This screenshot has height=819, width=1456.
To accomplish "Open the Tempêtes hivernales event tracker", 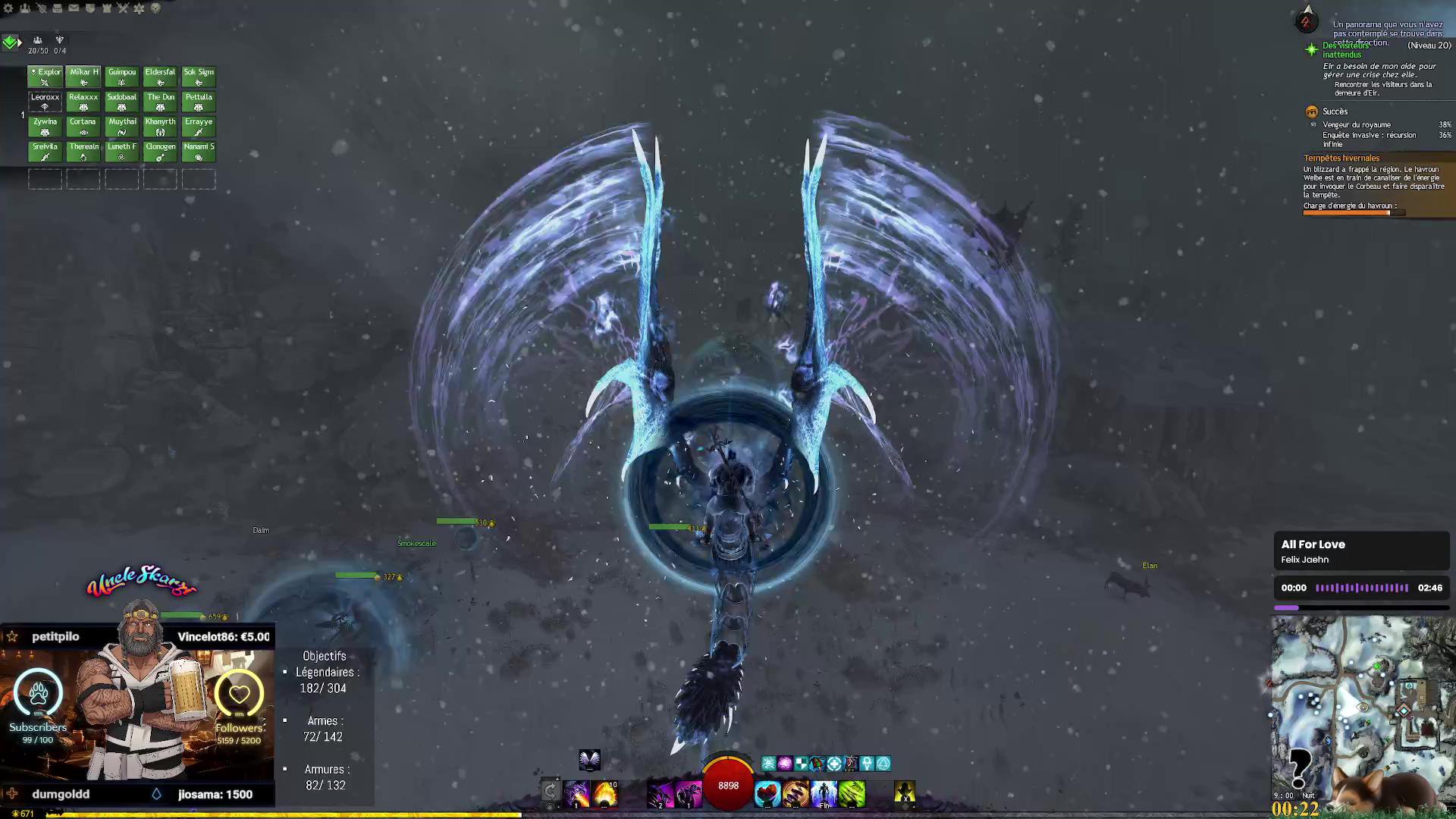I will 1341,158.
